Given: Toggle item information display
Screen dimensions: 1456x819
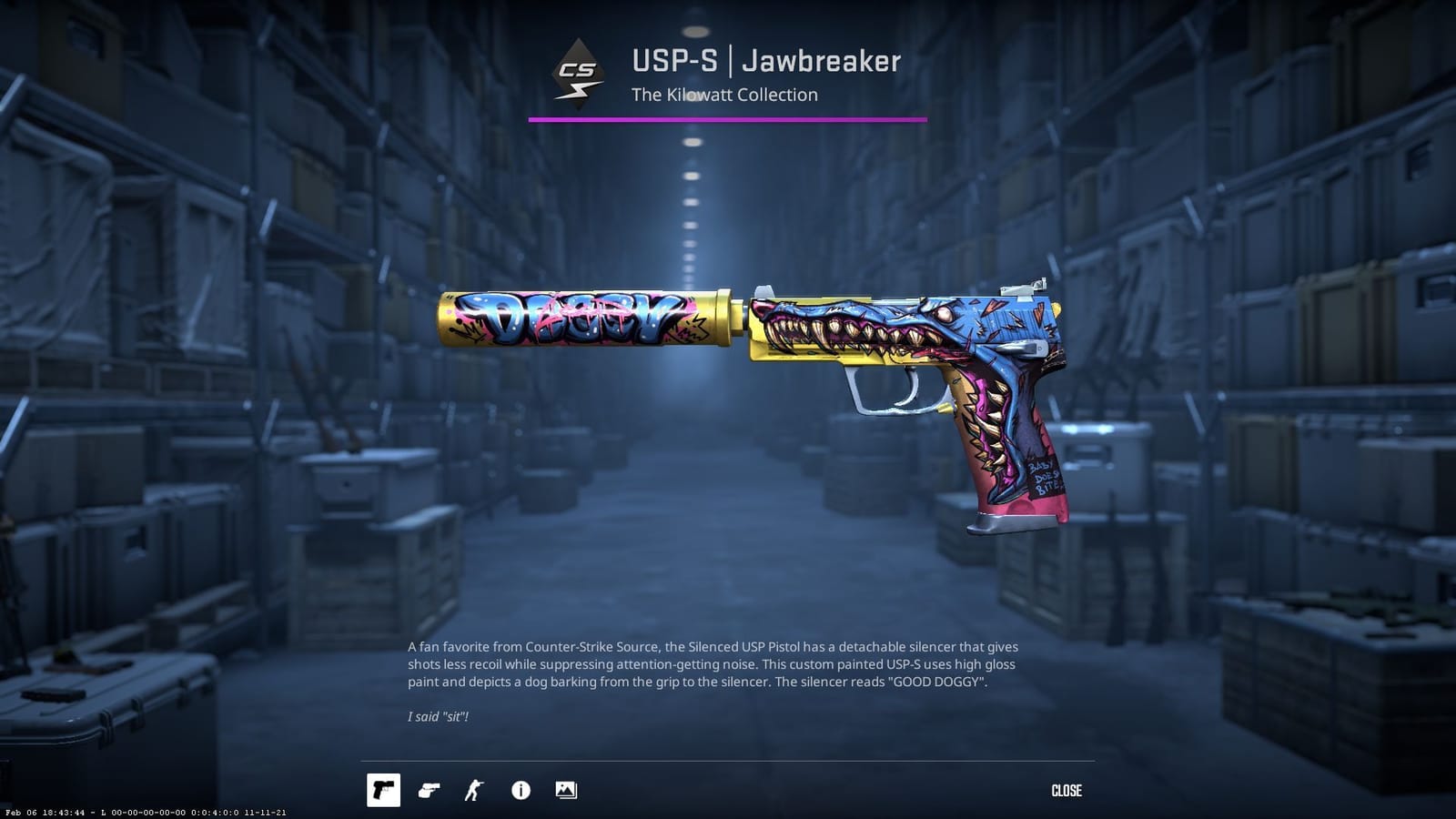Looking at the screenshot, I should point(521,791).
